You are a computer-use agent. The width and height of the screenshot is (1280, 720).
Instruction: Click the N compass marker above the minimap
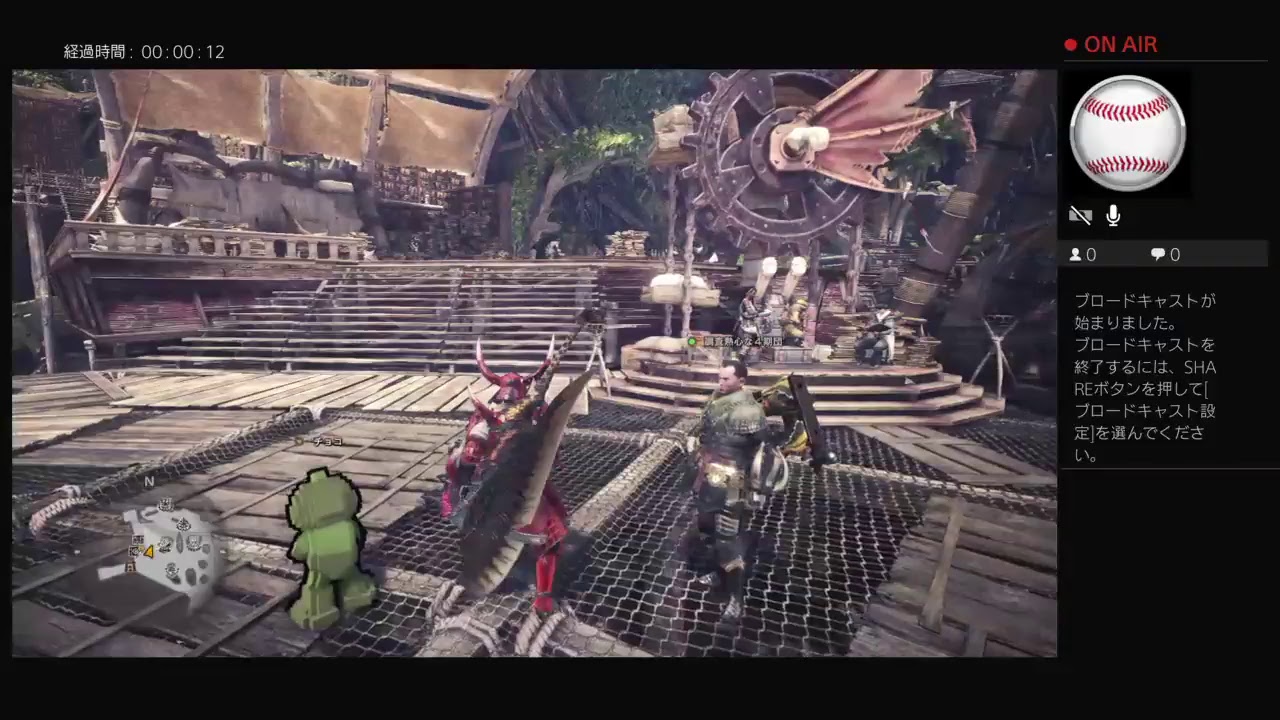[148, 481]
